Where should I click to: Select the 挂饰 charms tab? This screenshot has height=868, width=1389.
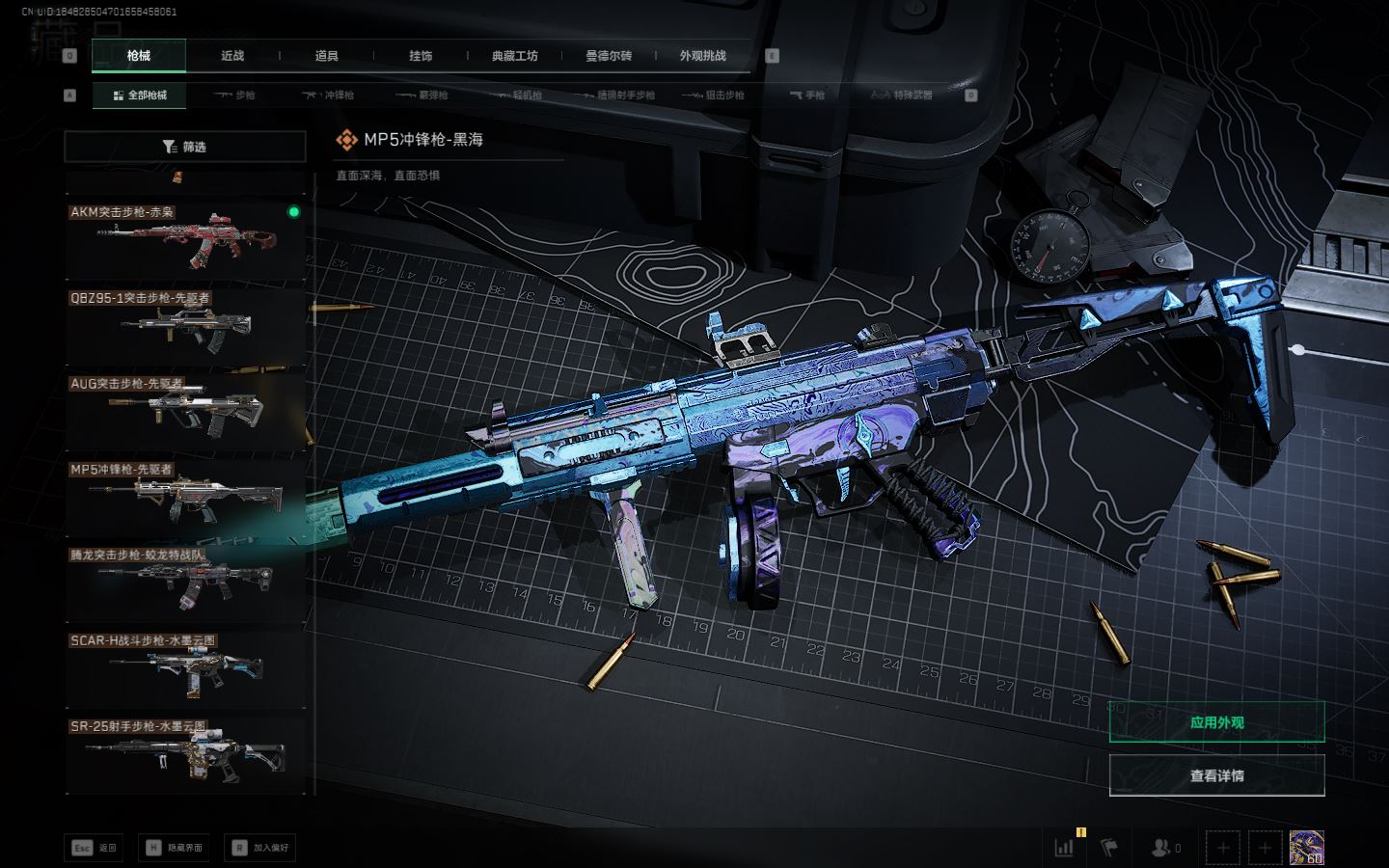pyautogui.click(x=421, y=56)
